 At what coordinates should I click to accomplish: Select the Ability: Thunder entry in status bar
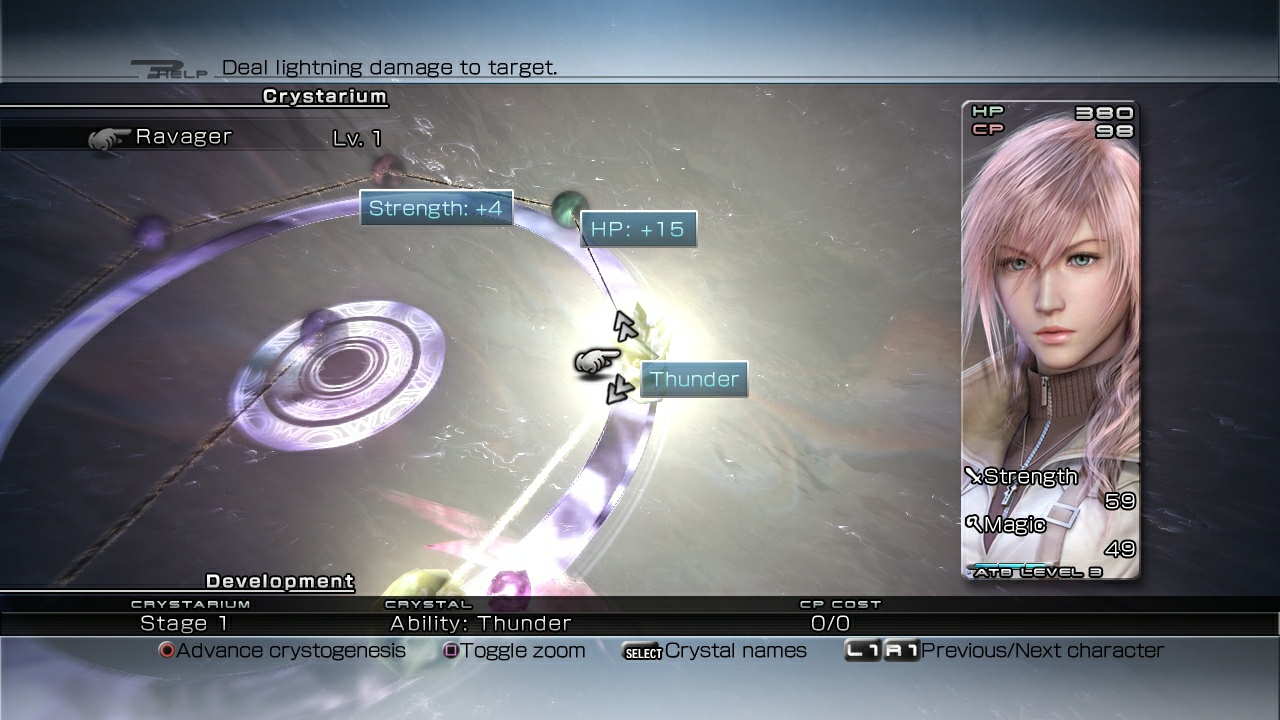480,622
